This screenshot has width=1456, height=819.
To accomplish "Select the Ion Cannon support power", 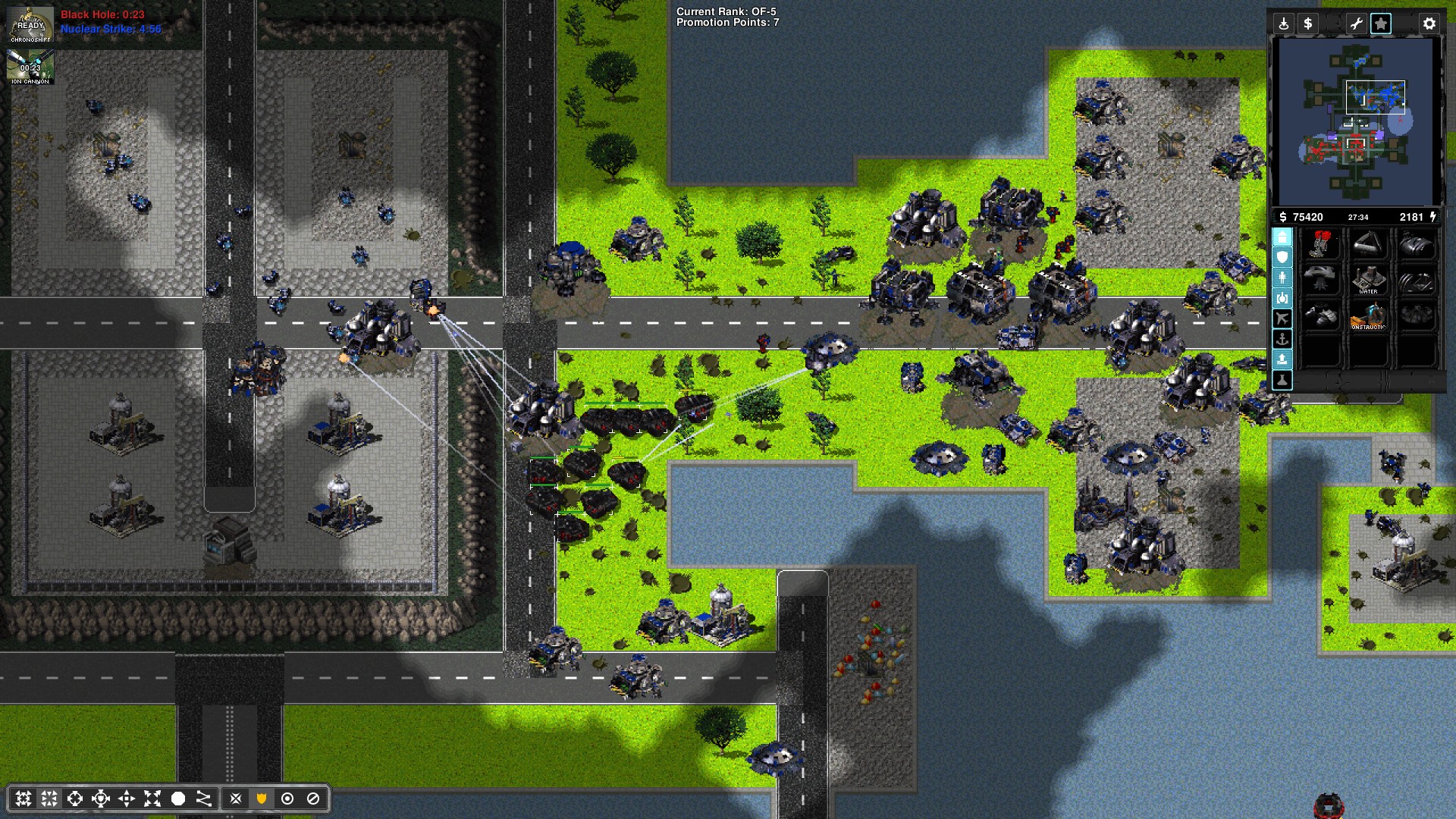I will click(30, 67).
